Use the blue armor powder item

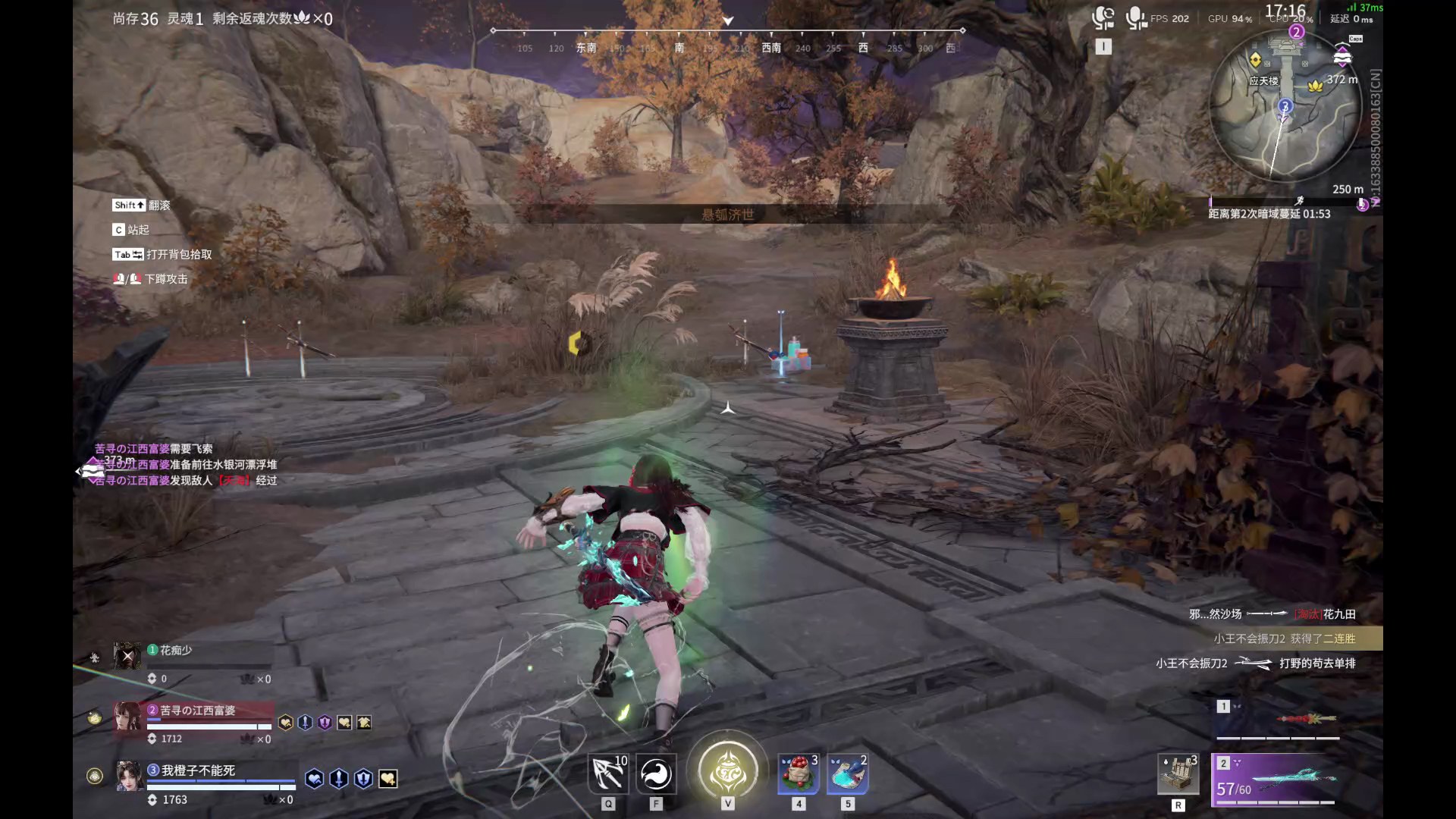tap(847, 774)
